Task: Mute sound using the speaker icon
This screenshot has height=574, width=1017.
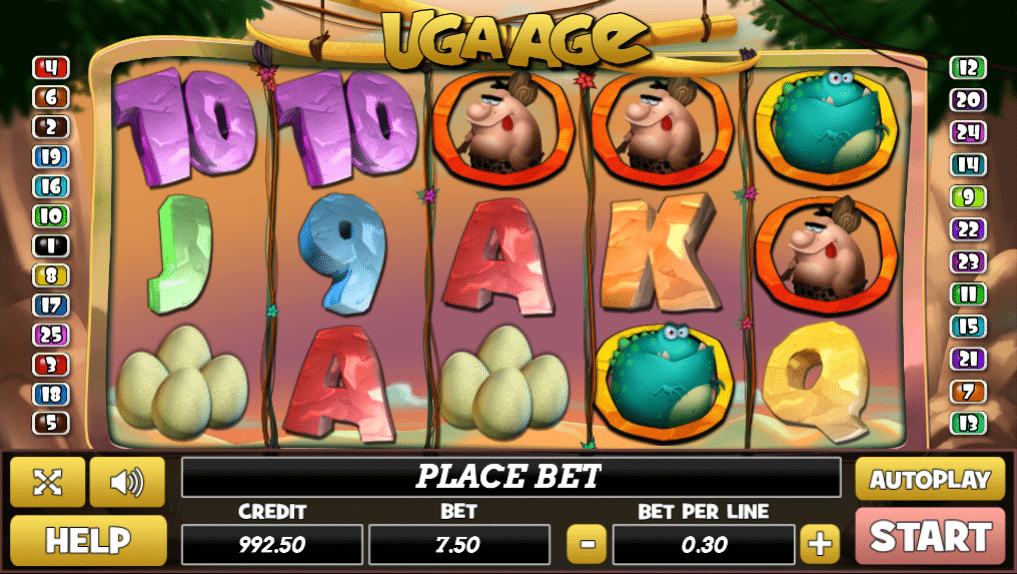Action: point(127,482)
